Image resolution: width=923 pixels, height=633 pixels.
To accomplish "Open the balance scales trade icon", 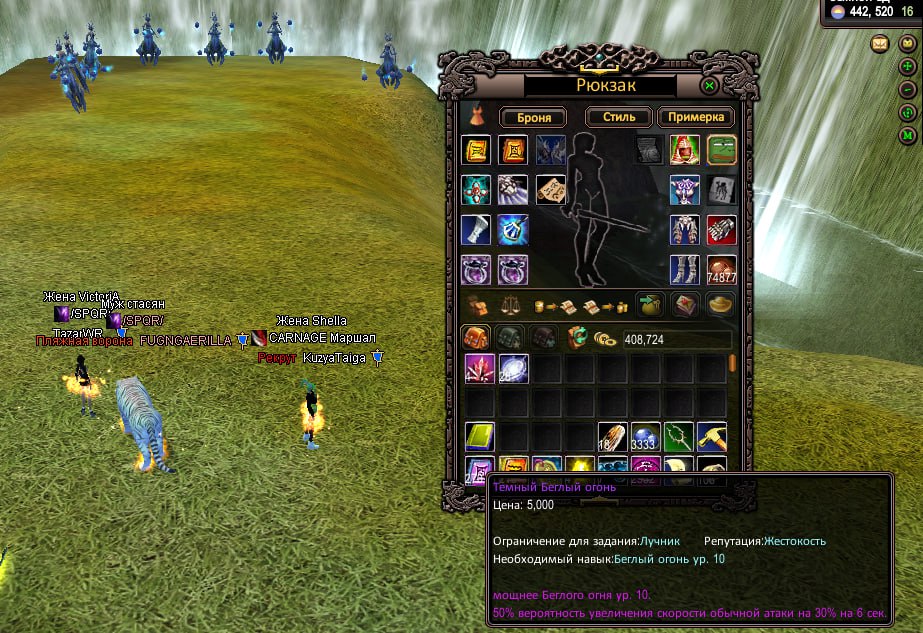I will [x=512, y=304].
